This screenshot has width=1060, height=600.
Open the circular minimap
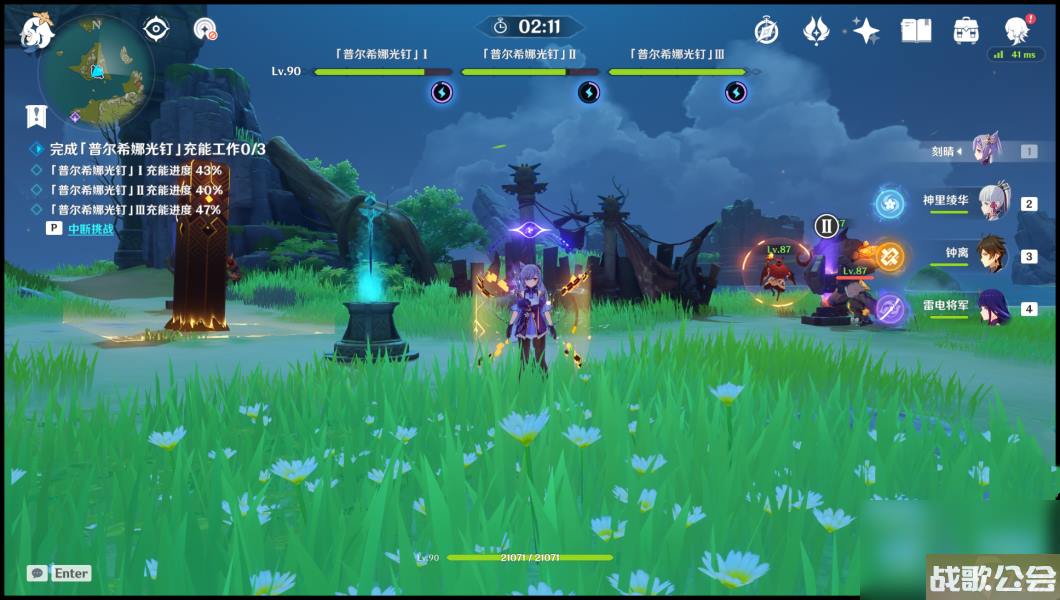click(96, 72)
